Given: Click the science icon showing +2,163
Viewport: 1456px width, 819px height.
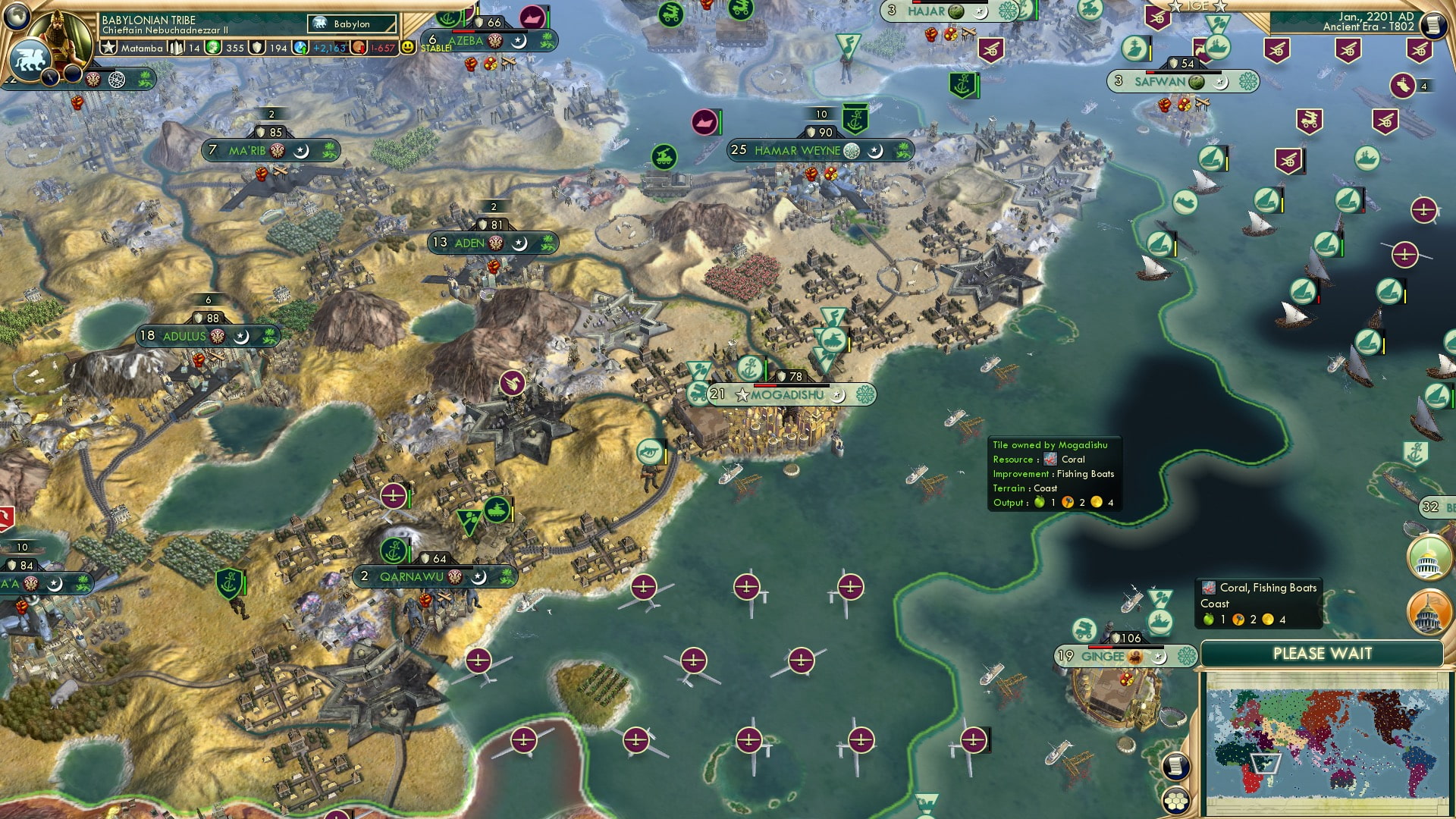Looking at the screenshot, I should (x=300, y=48).
